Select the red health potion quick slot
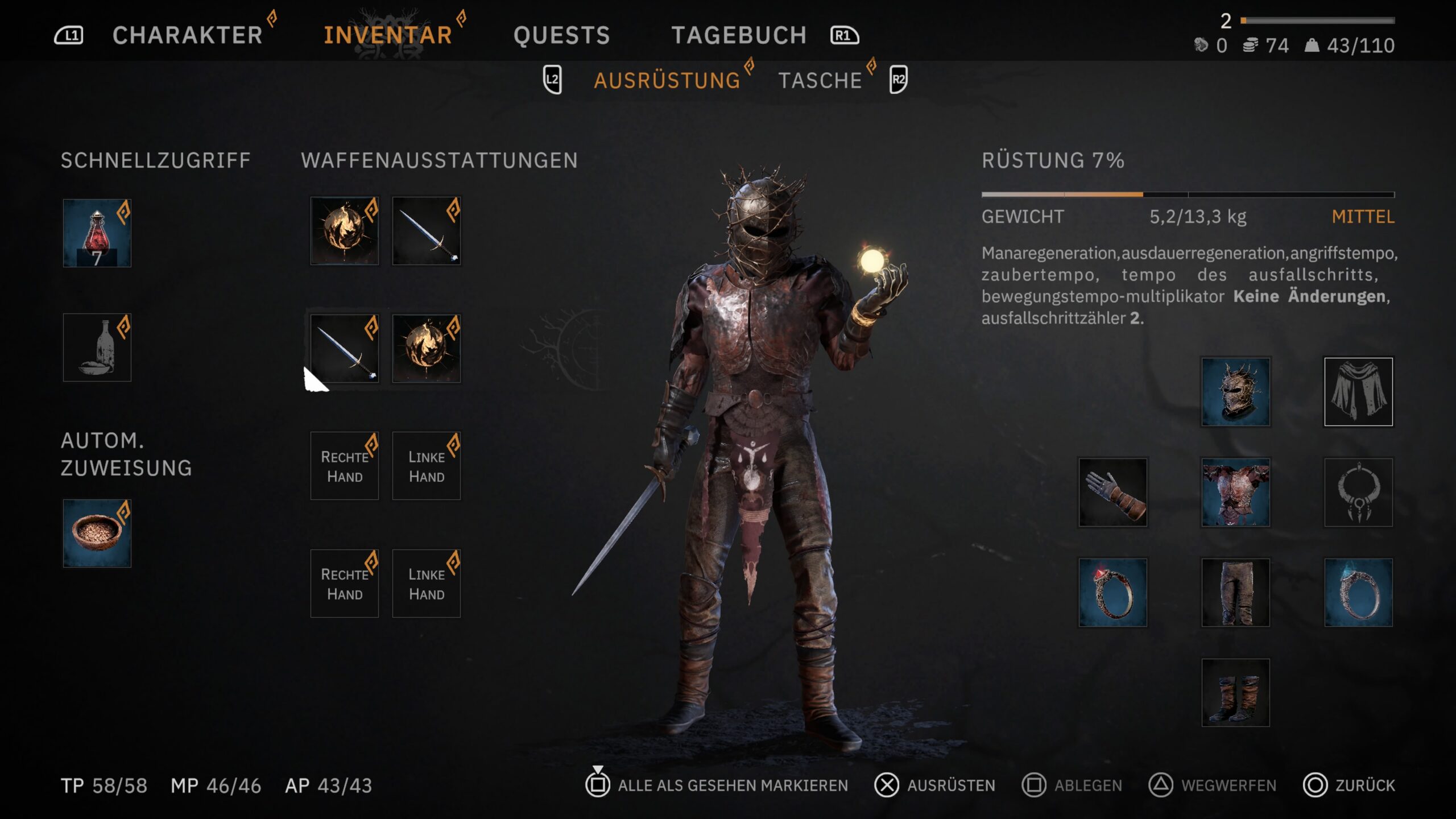This screenshot has width=1456, height=819. [x=97, y=233]
